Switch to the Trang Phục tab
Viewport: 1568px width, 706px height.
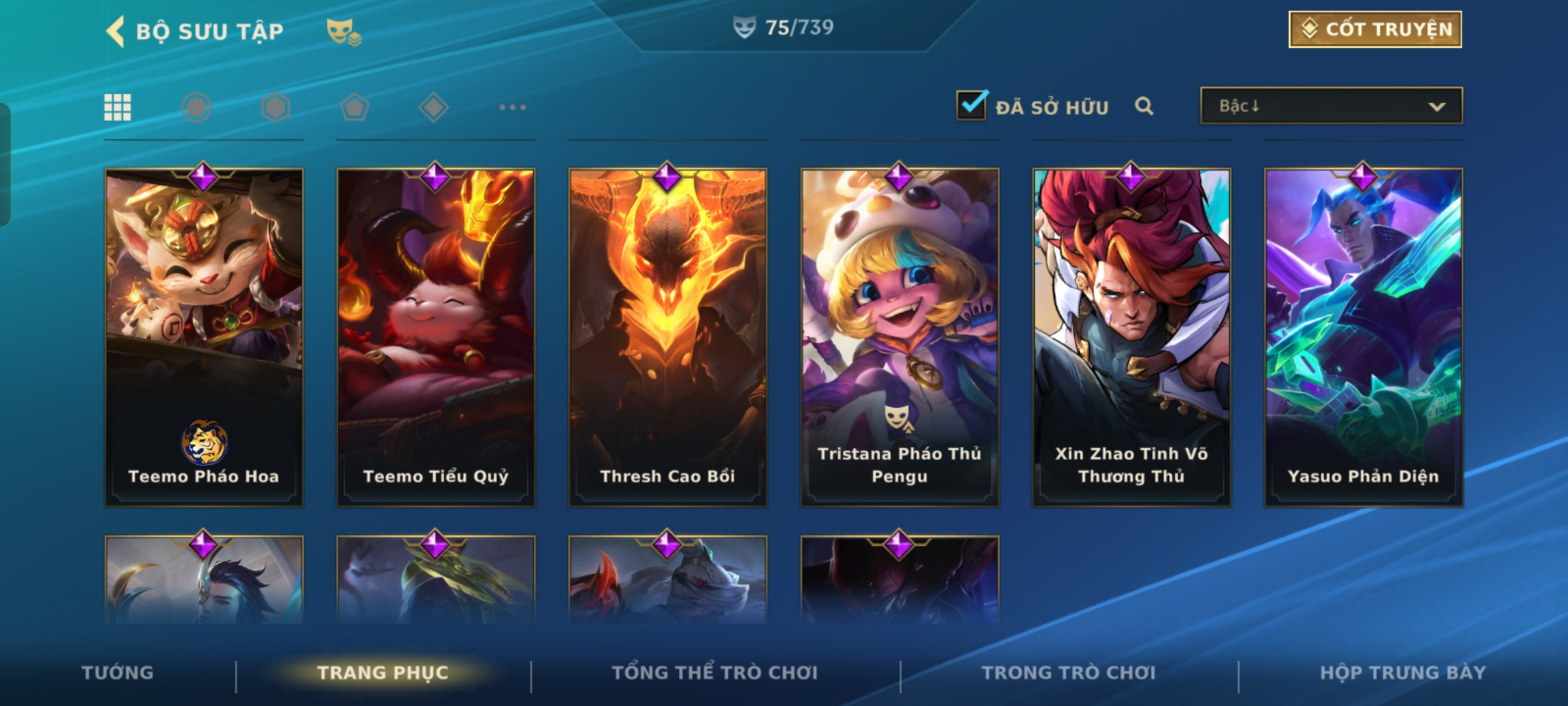coord(383,673)
